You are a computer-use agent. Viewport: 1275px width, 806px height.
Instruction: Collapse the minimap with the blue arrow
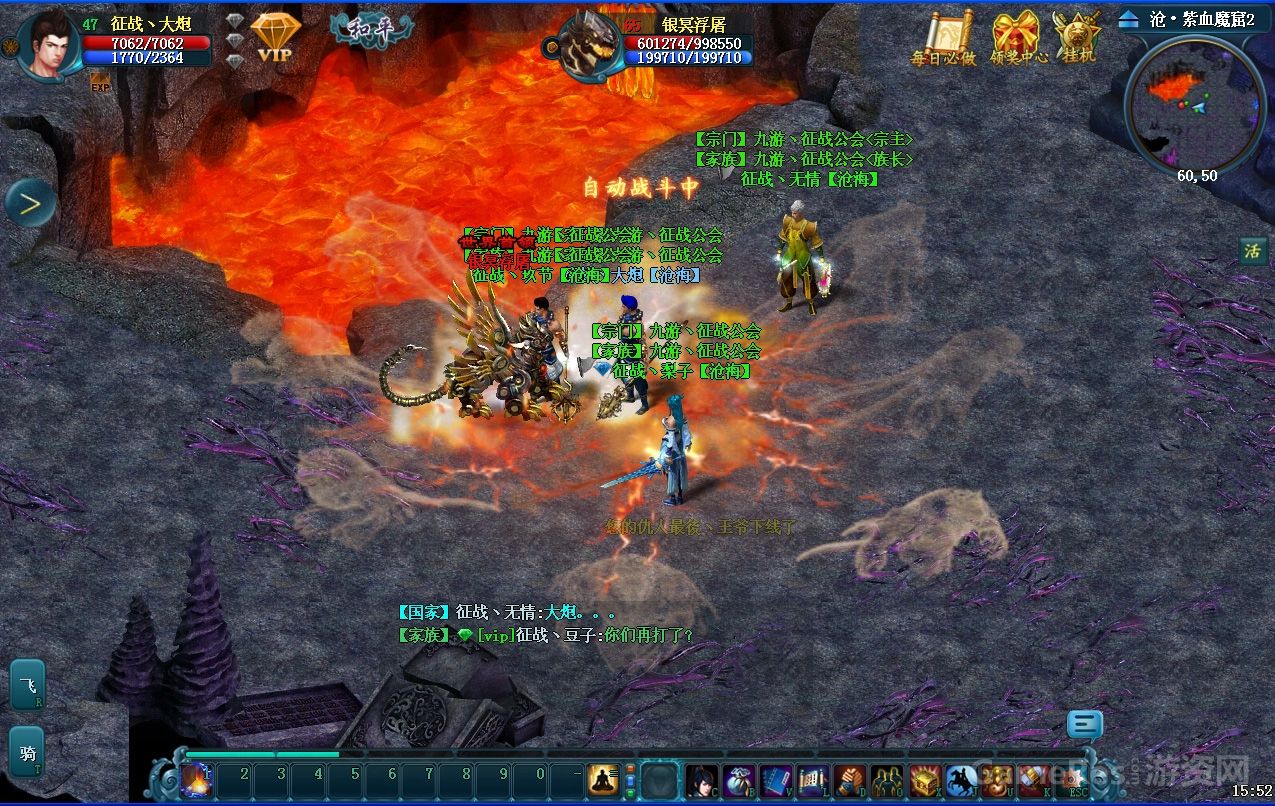(x=1129, y=19)
